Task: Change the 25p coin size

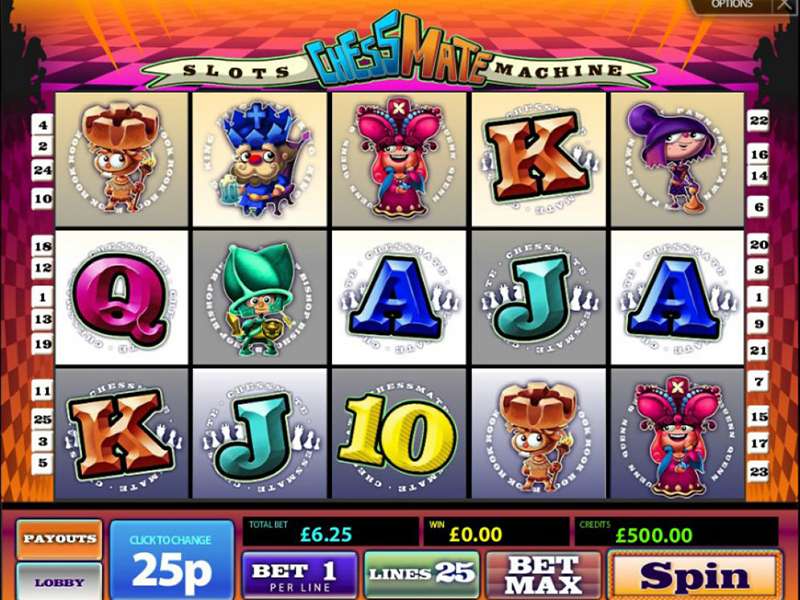Action: click(171, 560)
